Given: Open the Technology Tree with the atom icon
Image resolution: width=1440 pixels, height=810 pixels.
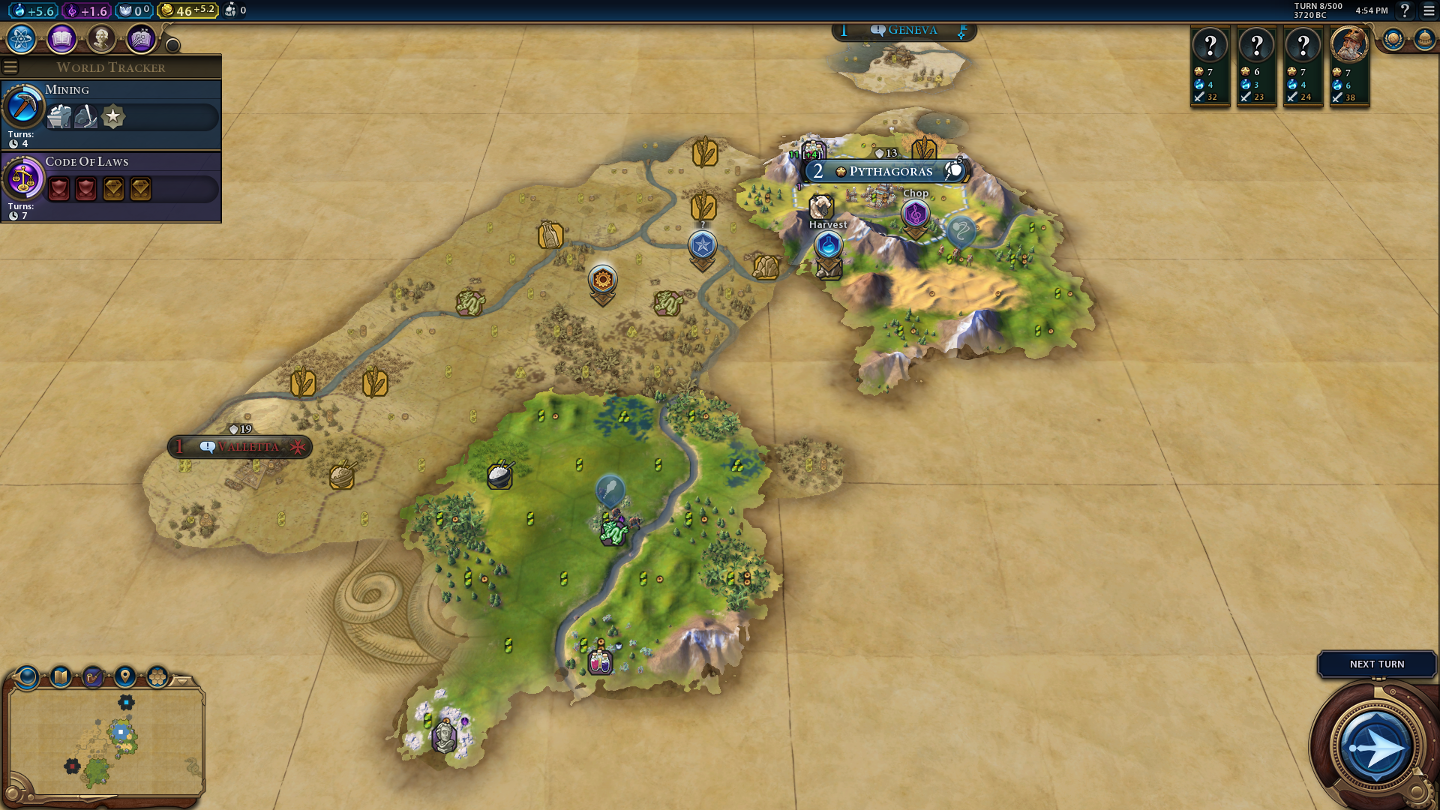Looking at the screenshot, I should click(x=22, y=39).
